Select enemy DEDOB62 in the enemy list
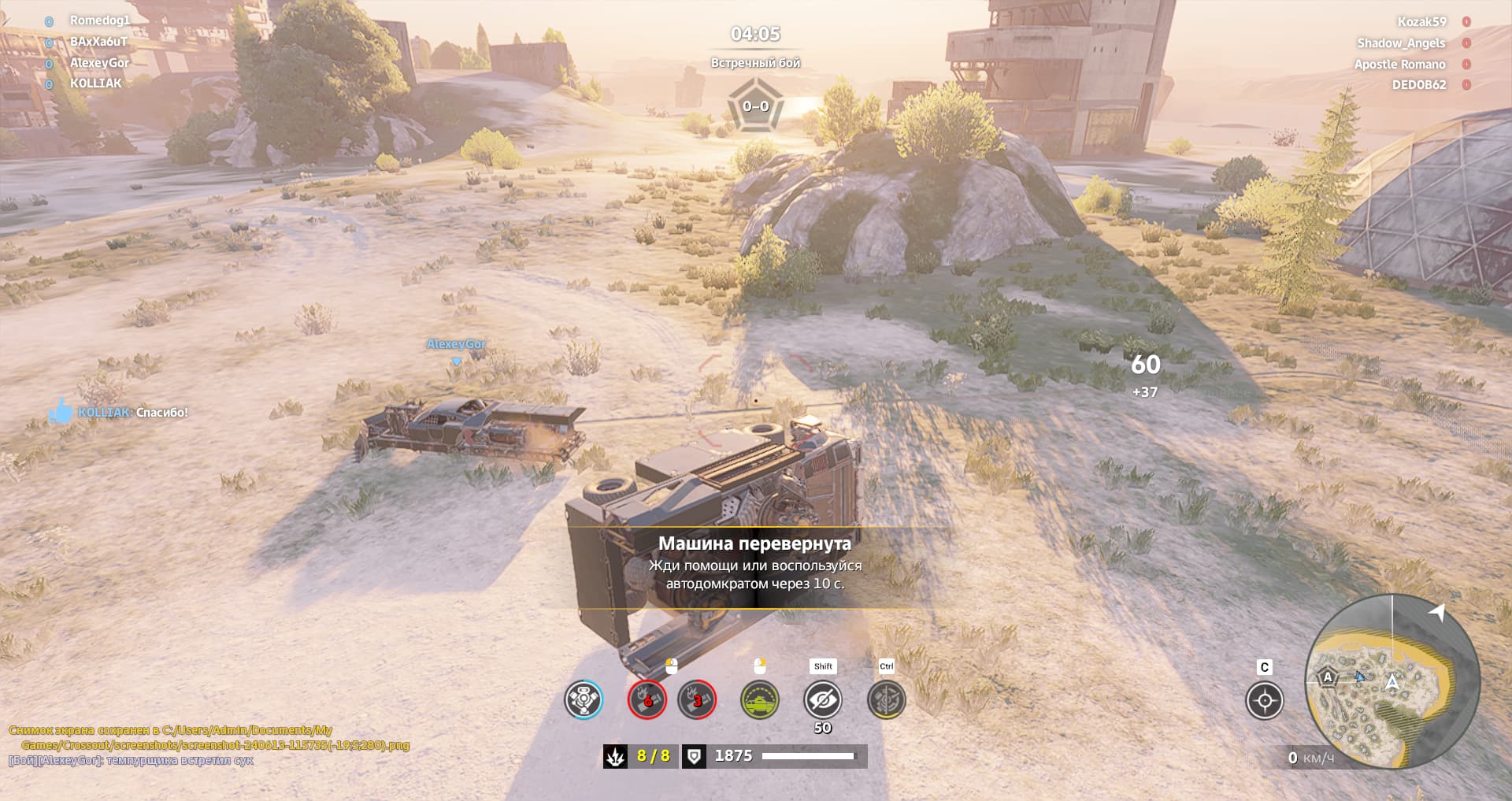1512x801 pixels. coord(1419,85)
